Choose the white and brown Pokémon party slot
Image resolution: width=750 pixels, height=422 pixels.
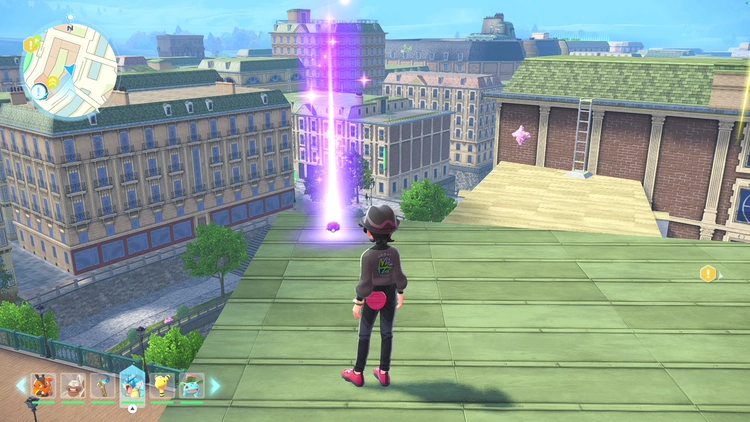point(72,385)
